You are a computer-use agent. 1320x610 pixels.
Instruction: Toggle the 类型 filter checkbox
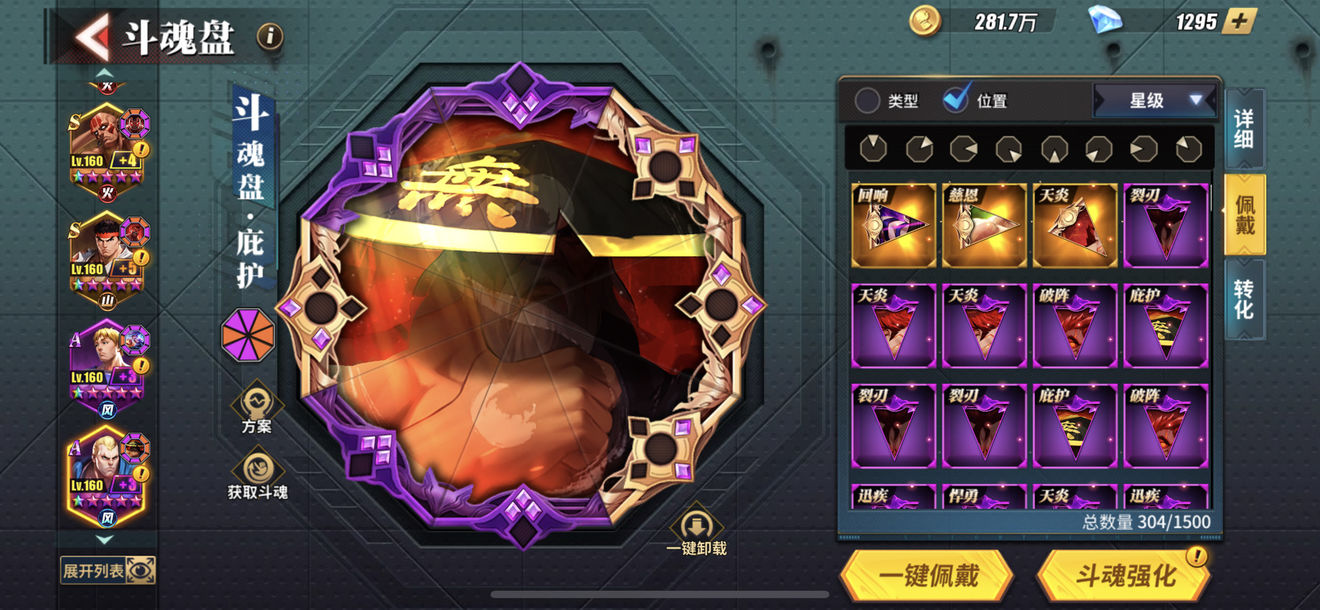tap(867, 100)
